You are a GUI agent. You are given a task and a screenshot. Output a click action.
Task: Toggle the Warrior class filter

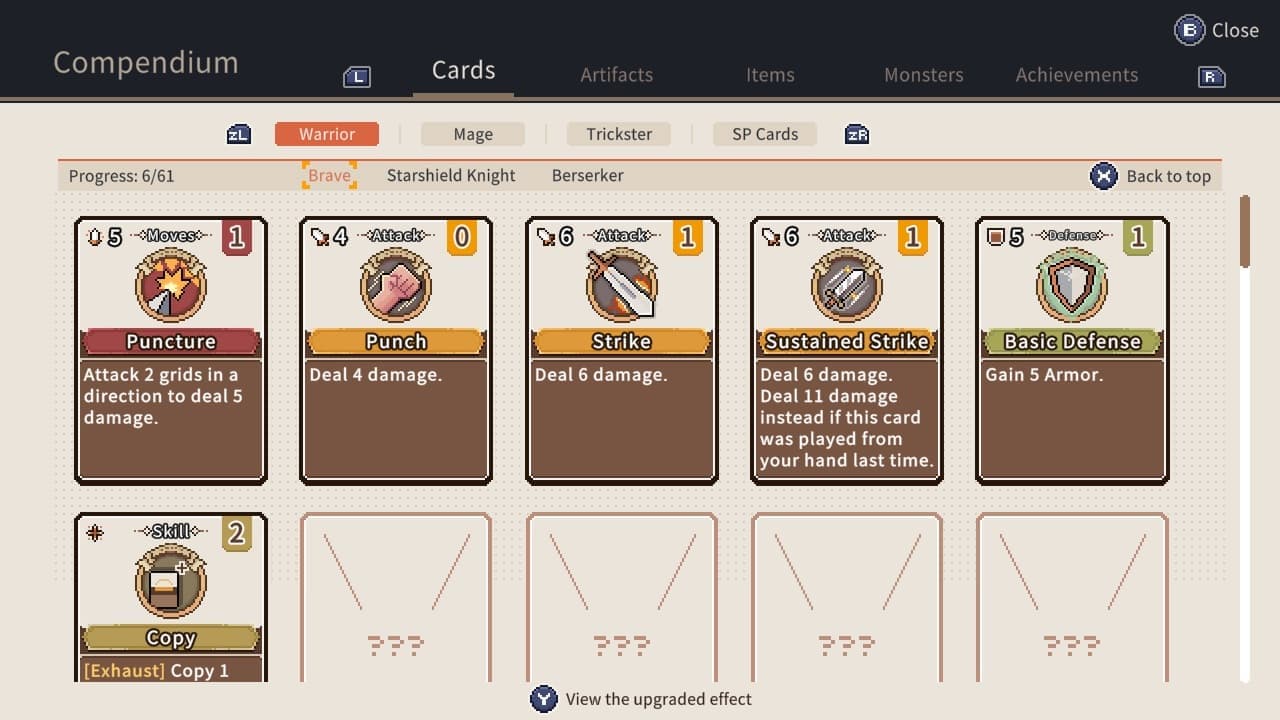[327, 133]
